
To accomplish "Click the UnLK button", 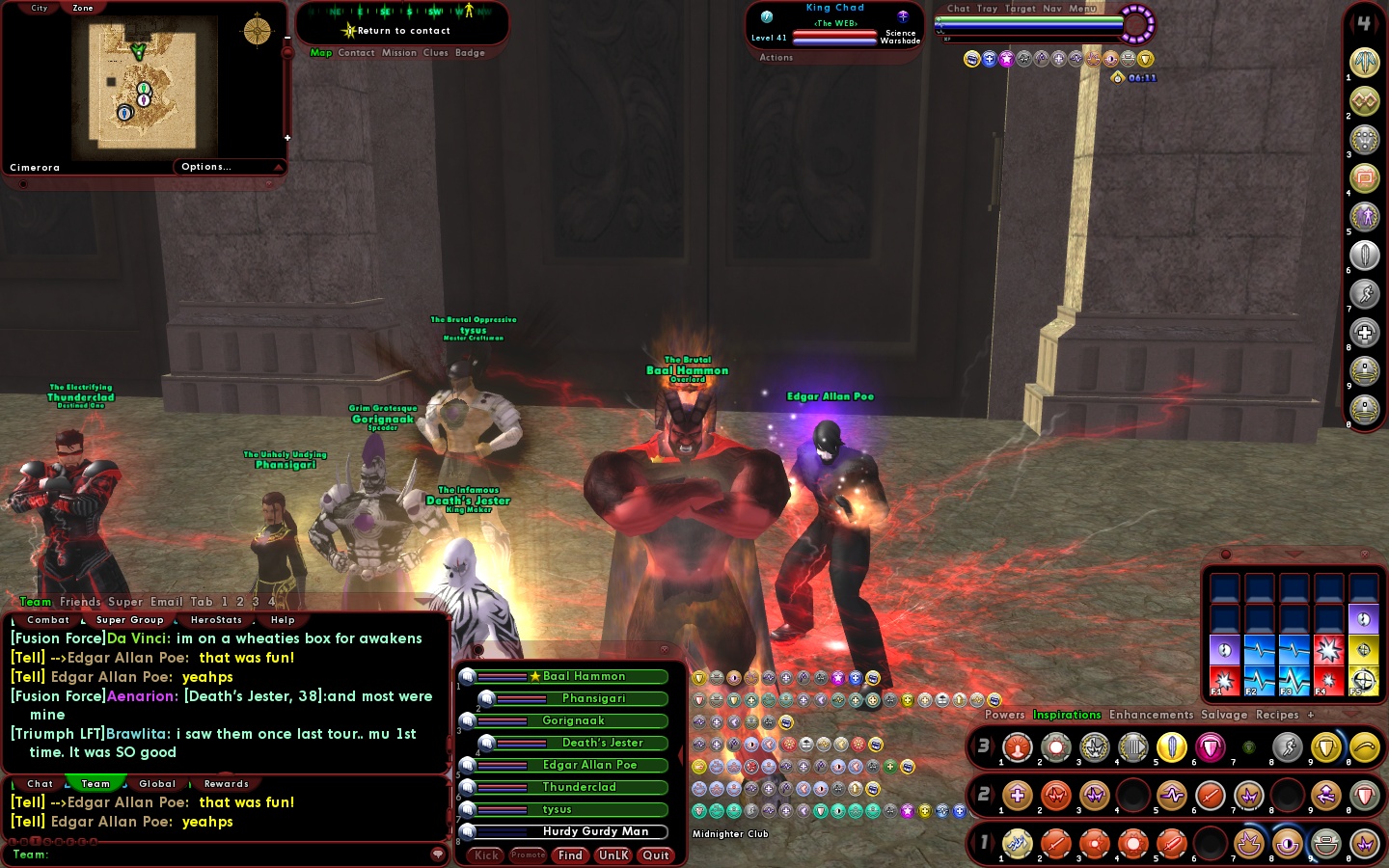I will (613, 855).
